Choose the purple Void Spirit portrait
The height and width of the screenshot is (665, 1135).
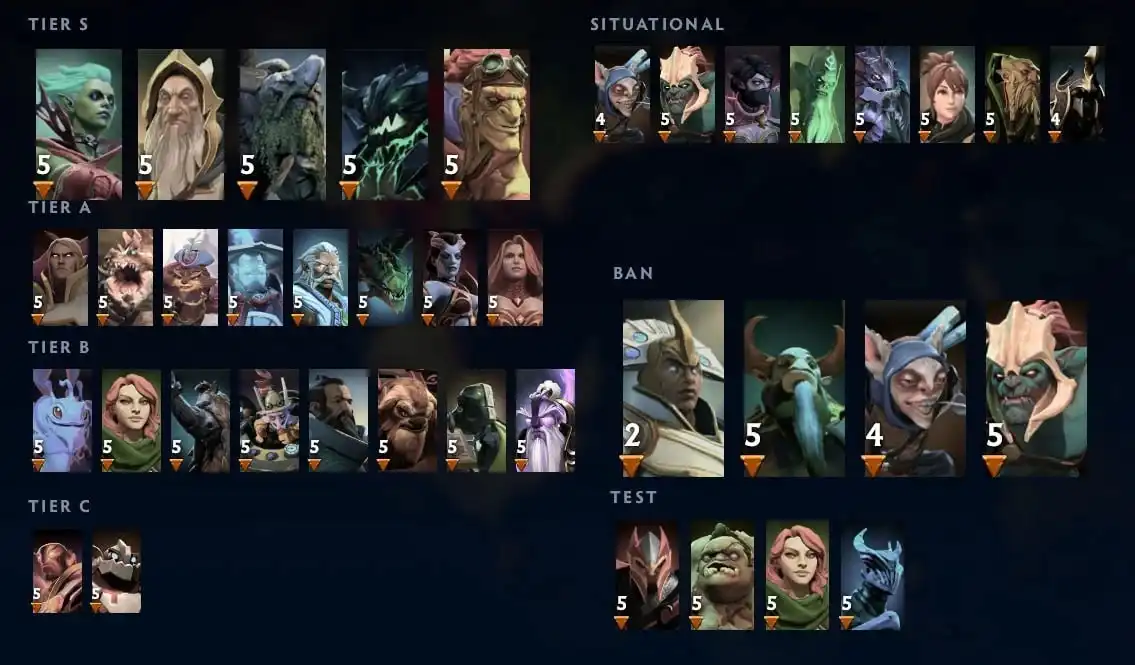[545, 420]
